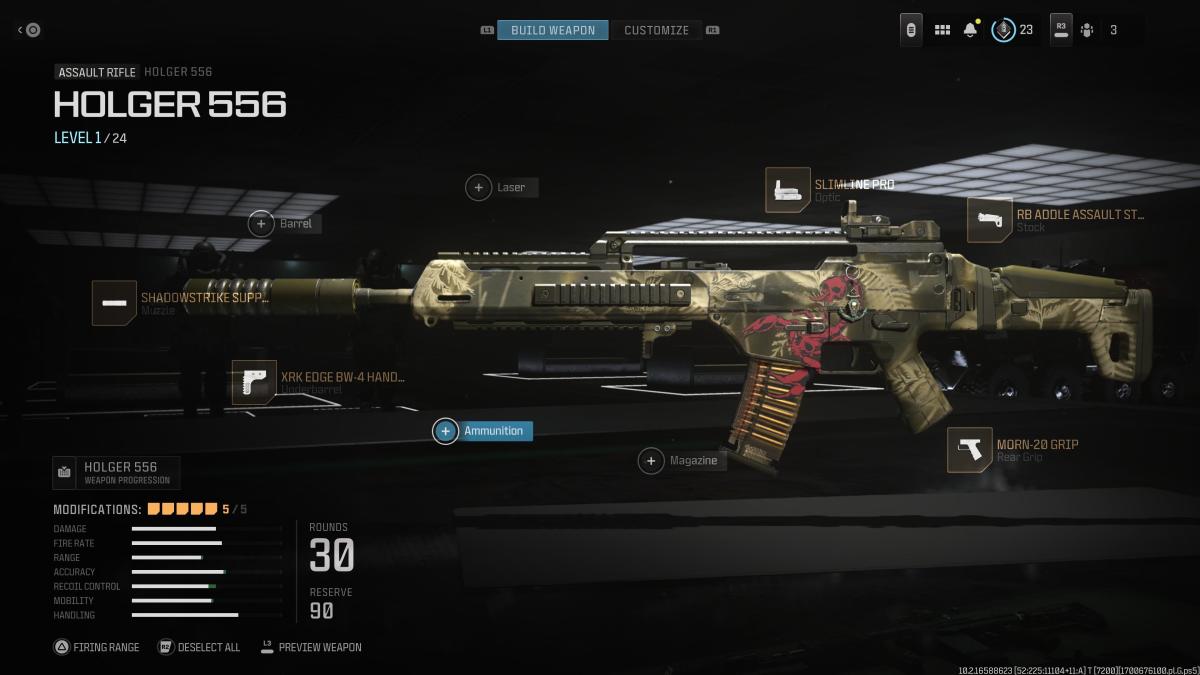Open the grid menu icon
The height and width of the screenshot is (675, 1200).
pos(942,30)
